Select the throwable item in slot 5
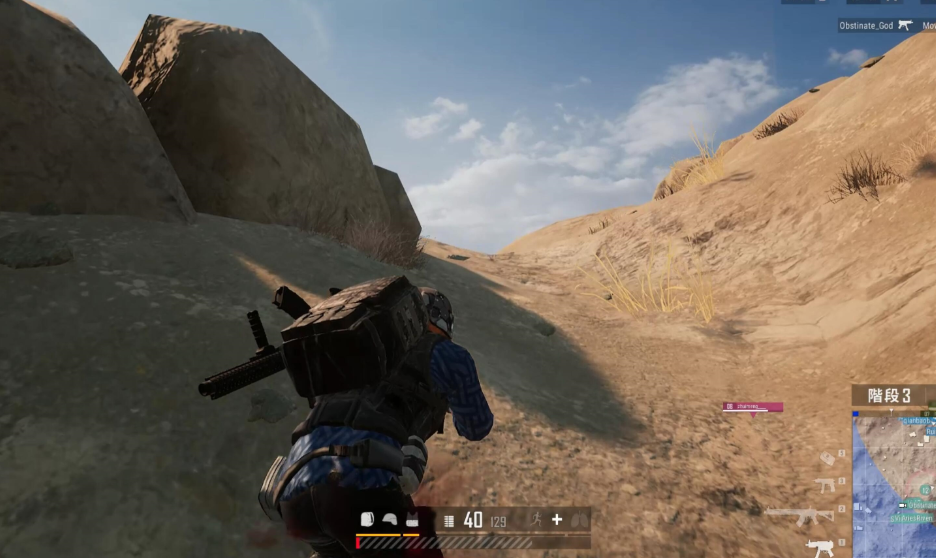Viewport: 936px width, 558px height. [827, 458]
